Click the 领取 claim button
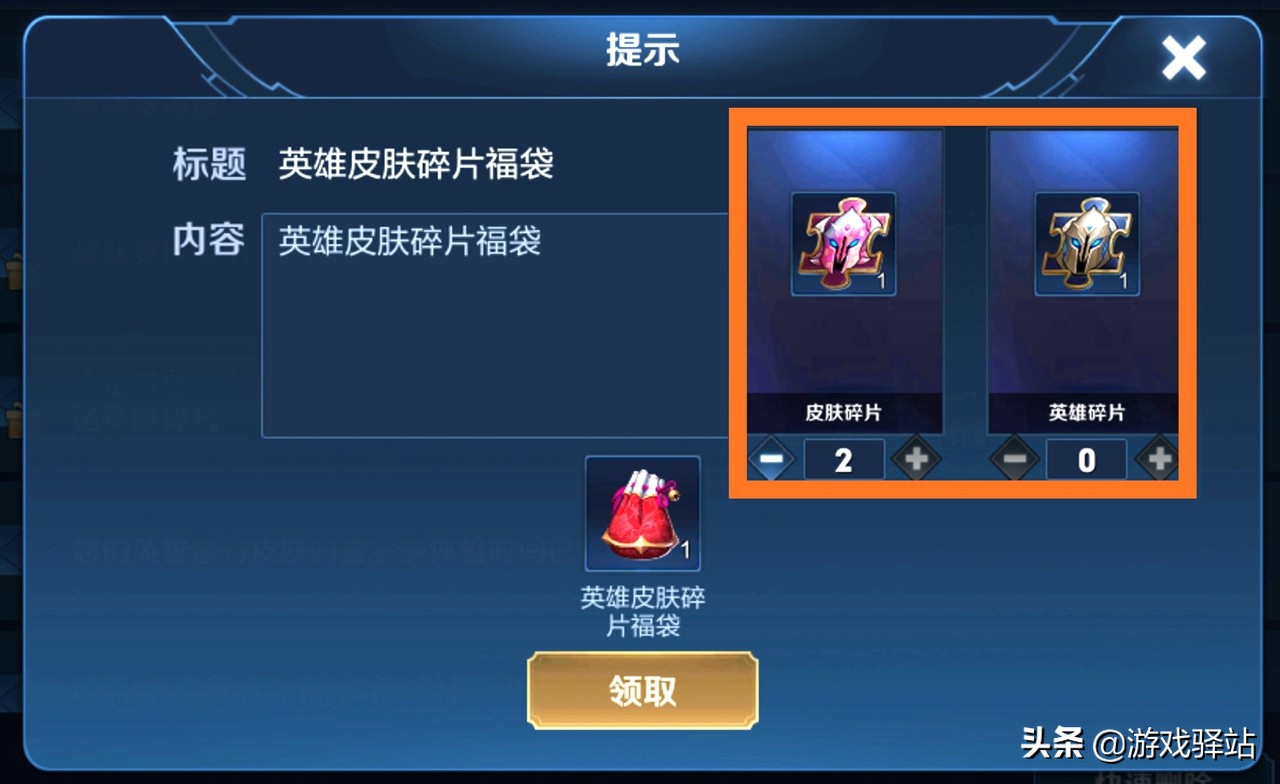The height and width of the screenshot is (784, 1280). [643, 691]
